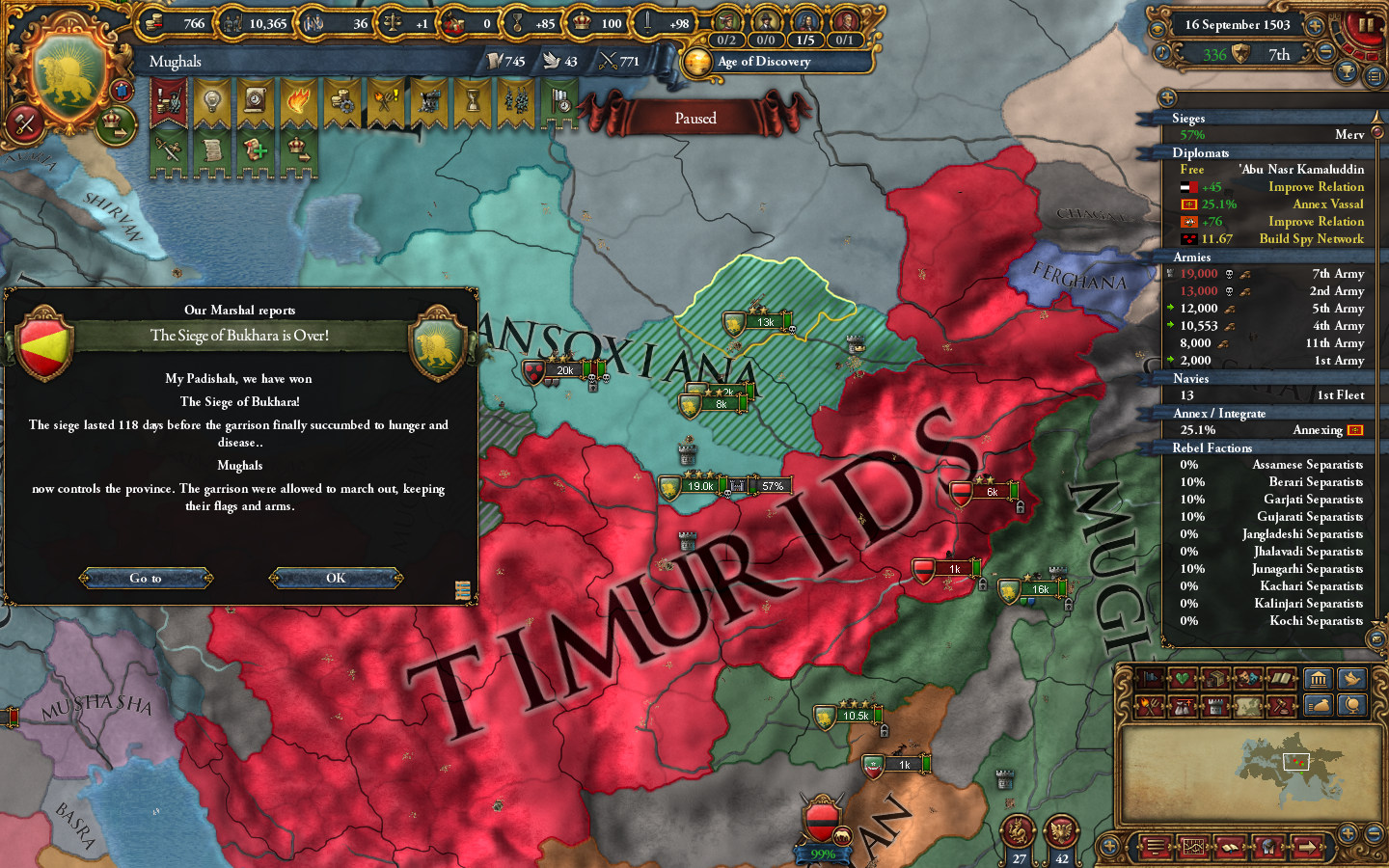Viewport: 1389px width, 868px height.
Task: Open the Find Province tool with globe icon
Action: (1353, 705)
